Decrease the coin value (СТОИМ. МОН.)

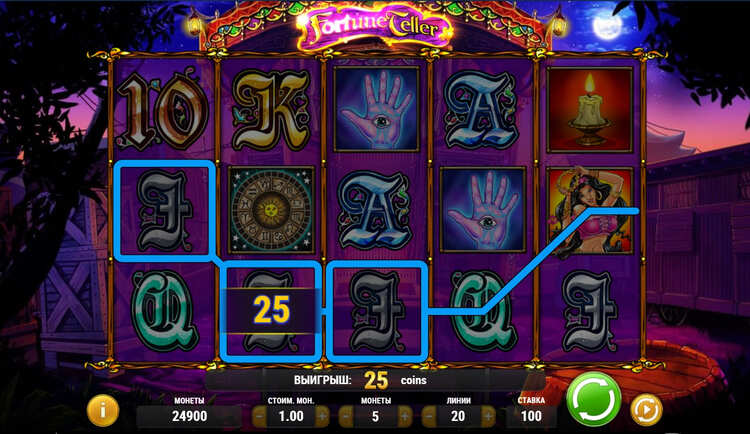click(259, 415)
